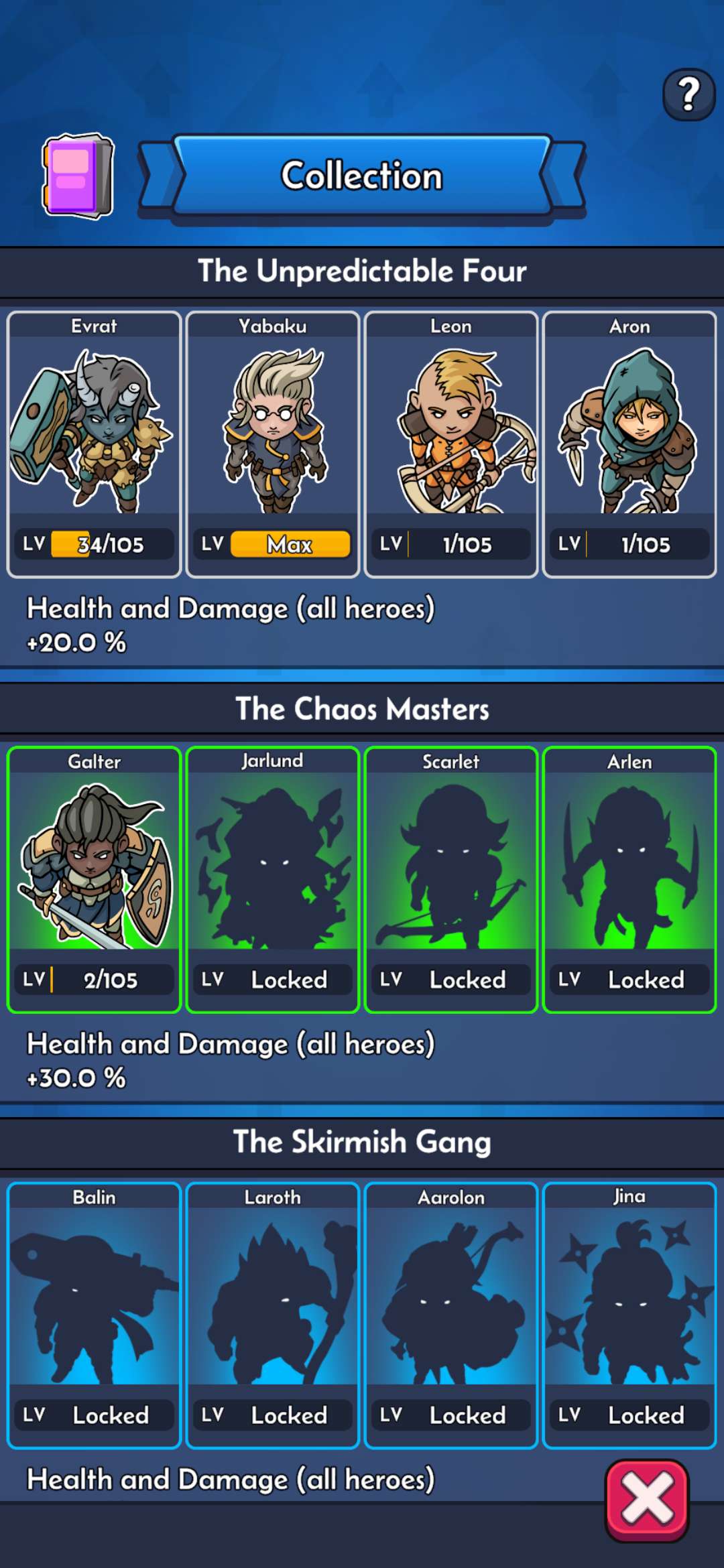Choose the locked Laroth card

click(x=273, y=1315)
